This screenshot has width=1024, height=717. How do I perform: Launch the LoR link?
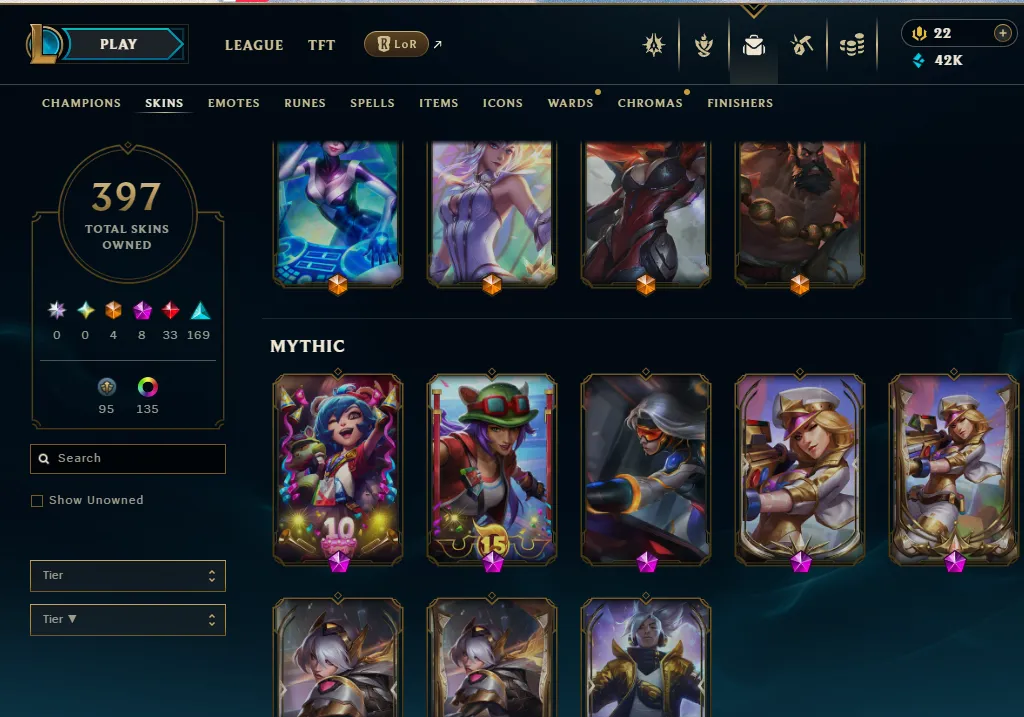pyautogui.click(x=397, y=44)
